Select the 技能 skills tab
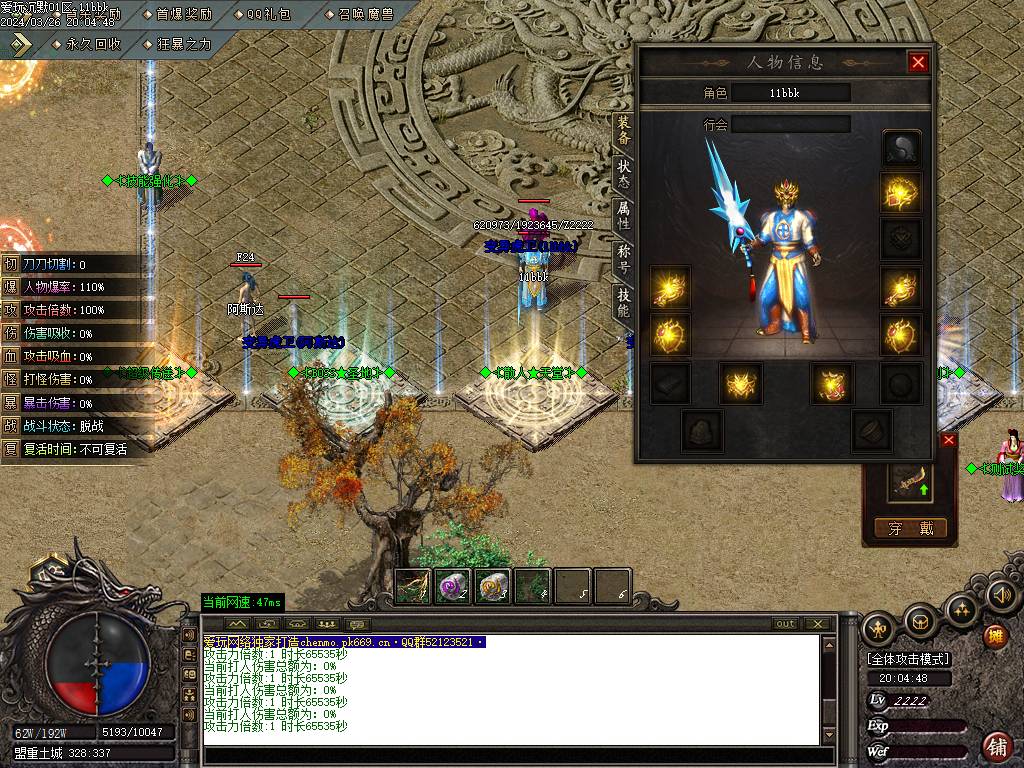 [x=623, y=303]
